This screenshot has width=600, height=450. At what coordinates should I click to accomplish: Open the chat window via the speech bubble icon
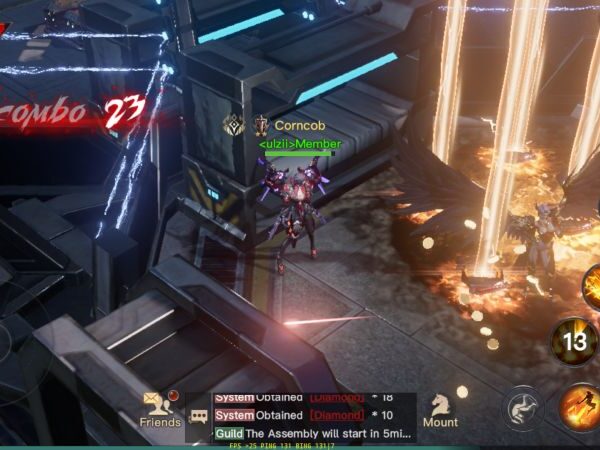(x=199, y=416)
